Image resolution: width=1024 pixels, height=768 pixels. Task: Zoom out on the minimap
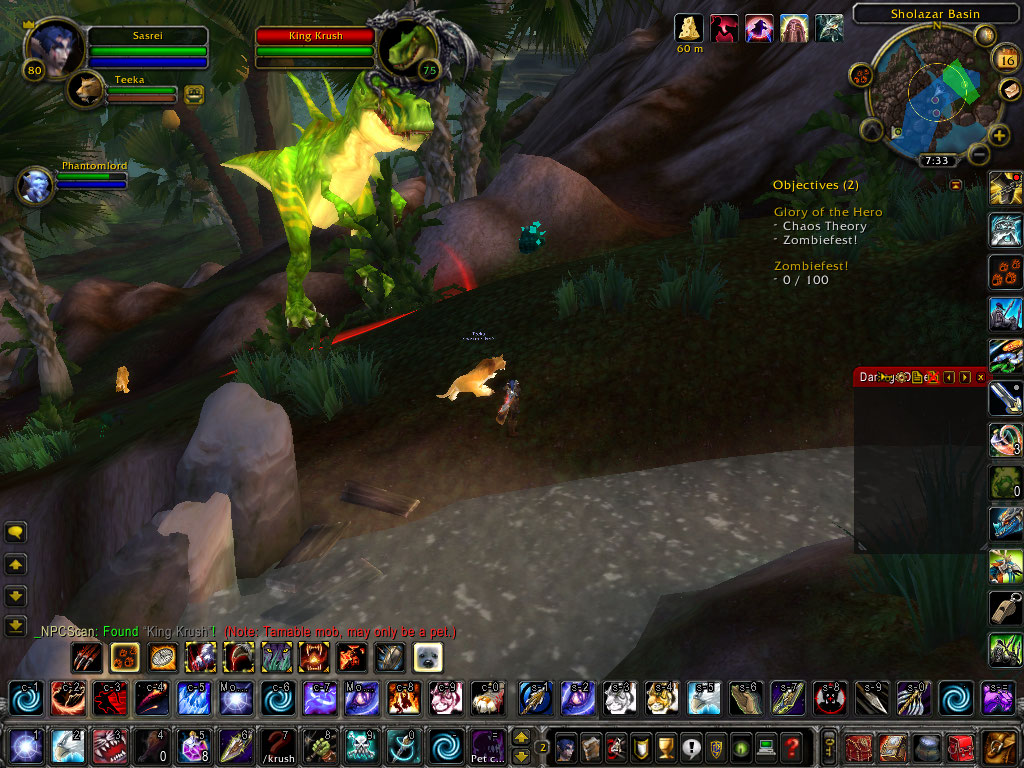click(978, 155)
